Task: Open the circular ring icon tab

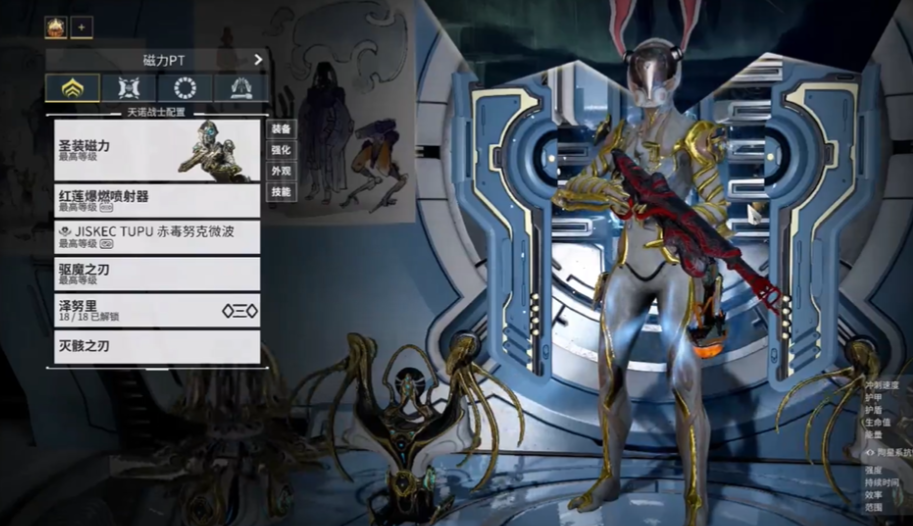Action: click(x=185, y=88)
